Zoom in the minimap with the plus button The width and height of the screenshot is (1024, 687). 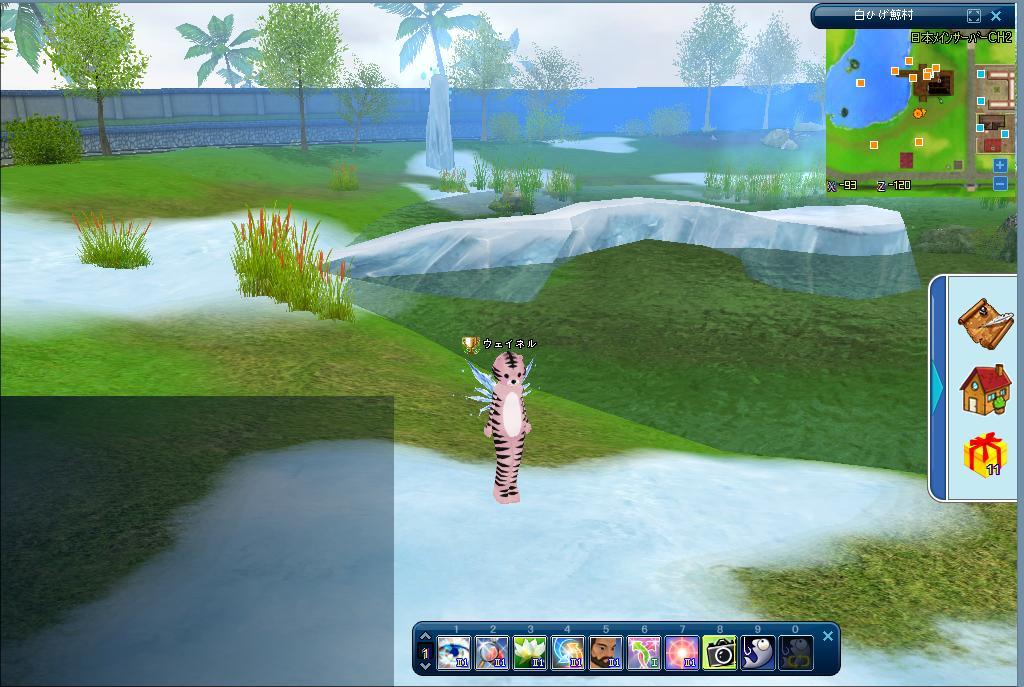1000,166
